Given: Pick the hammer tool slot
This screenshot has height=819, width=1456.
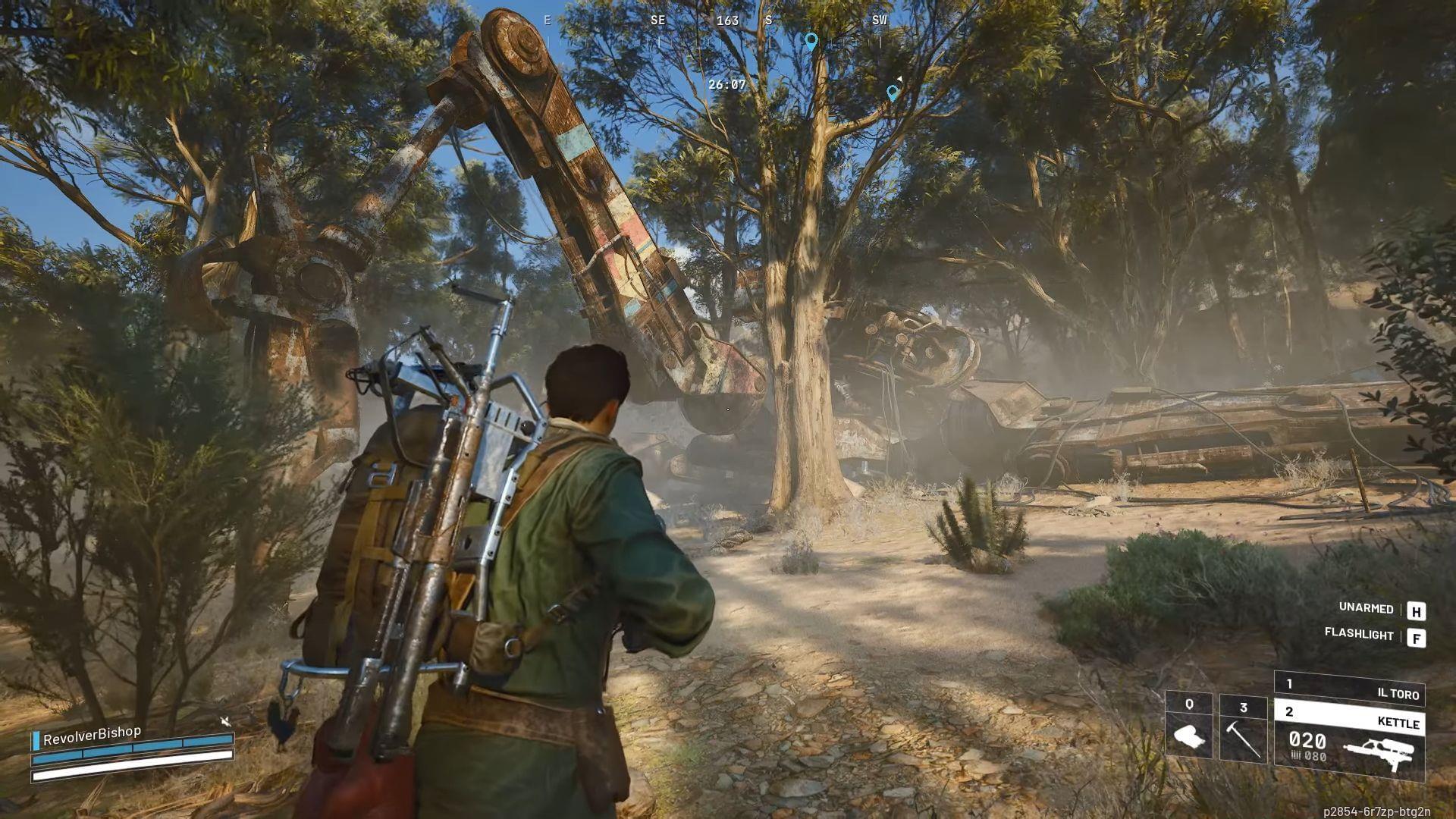Looking at the screenshot, I should coord(1243,728).
